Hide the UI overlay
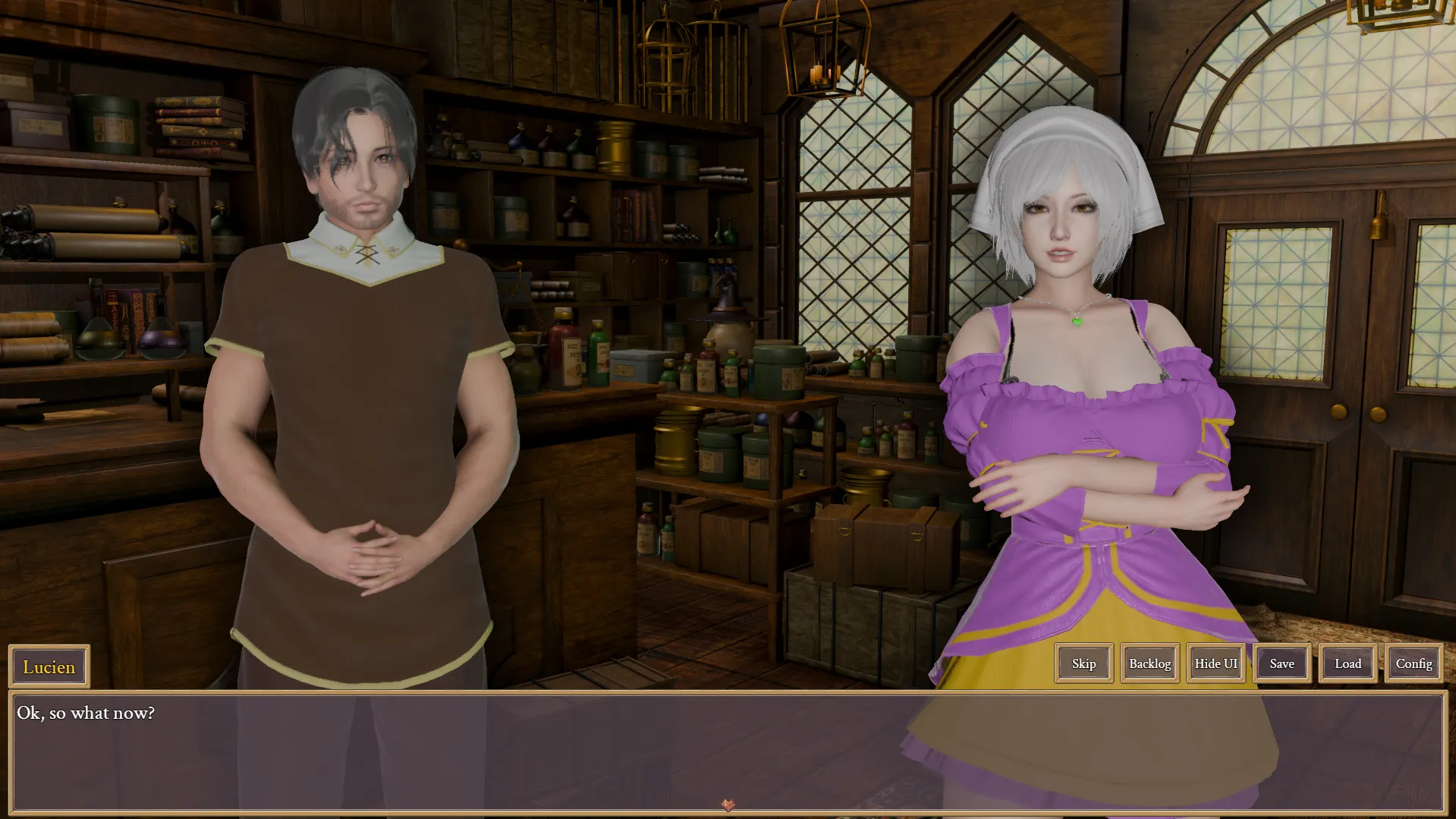The image size is (1456, 819). pos(1215,663)
